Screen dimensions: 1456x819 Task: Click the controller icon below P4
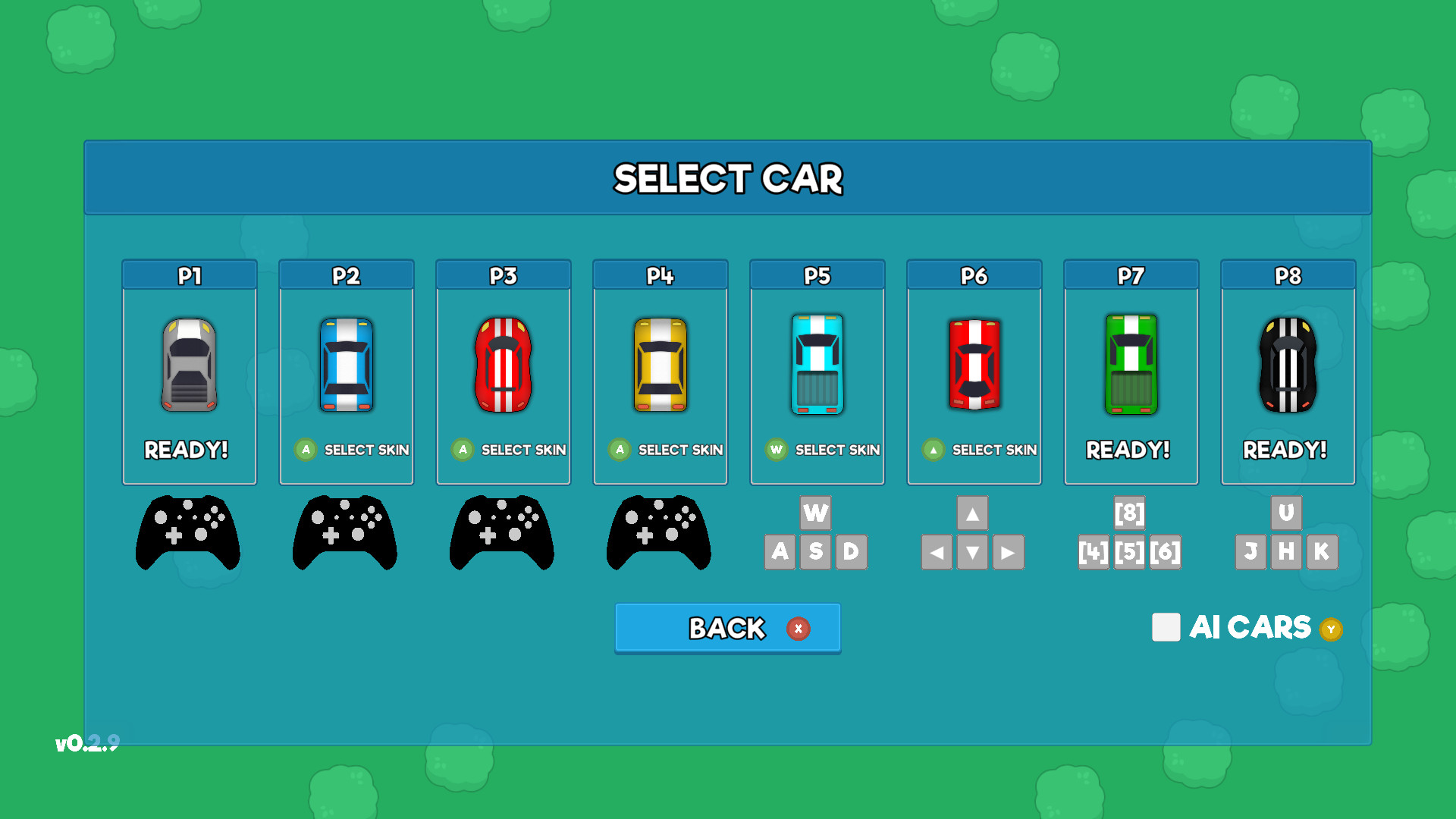coord(659,533)
